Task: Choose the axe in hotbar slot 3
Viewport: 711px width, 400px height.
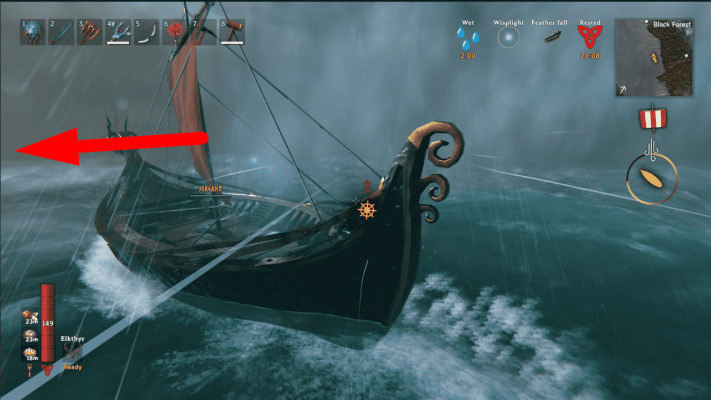Action: pyautogui.click(x=90, y=31)
